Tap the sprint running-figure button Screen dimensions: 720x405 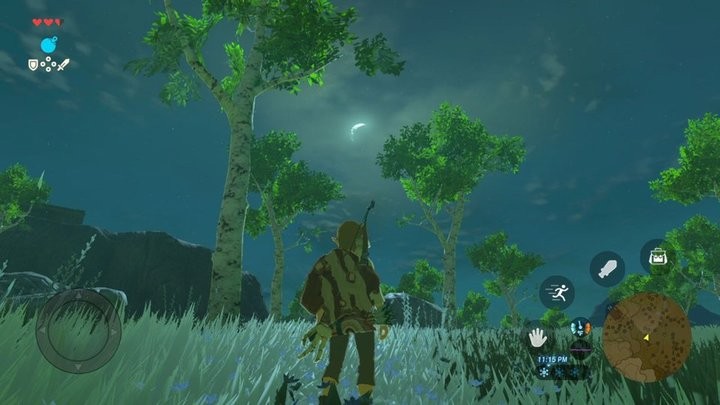coord(557,292)
